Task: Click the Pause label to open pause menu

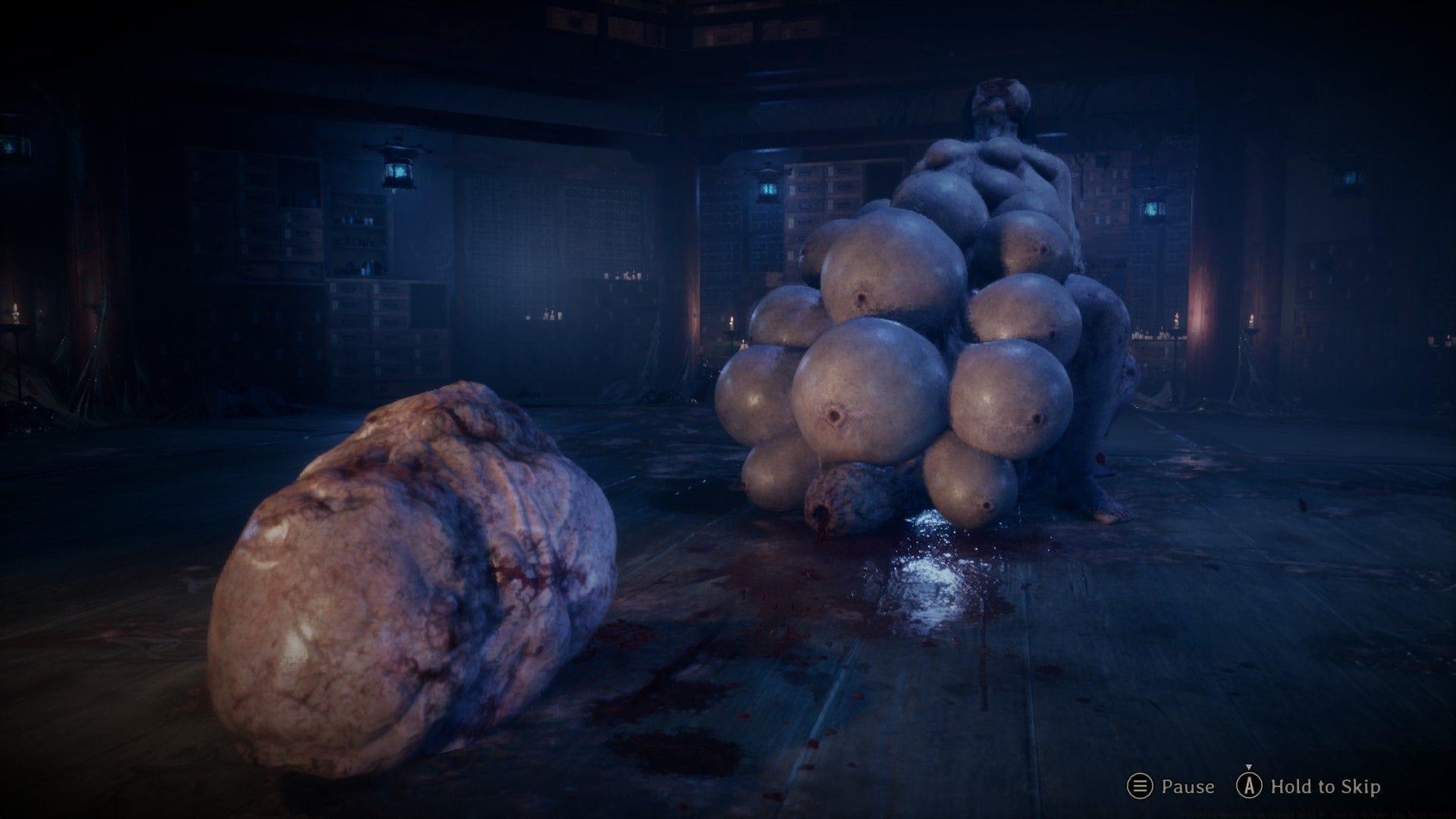Action: (x=1186, y=787)
